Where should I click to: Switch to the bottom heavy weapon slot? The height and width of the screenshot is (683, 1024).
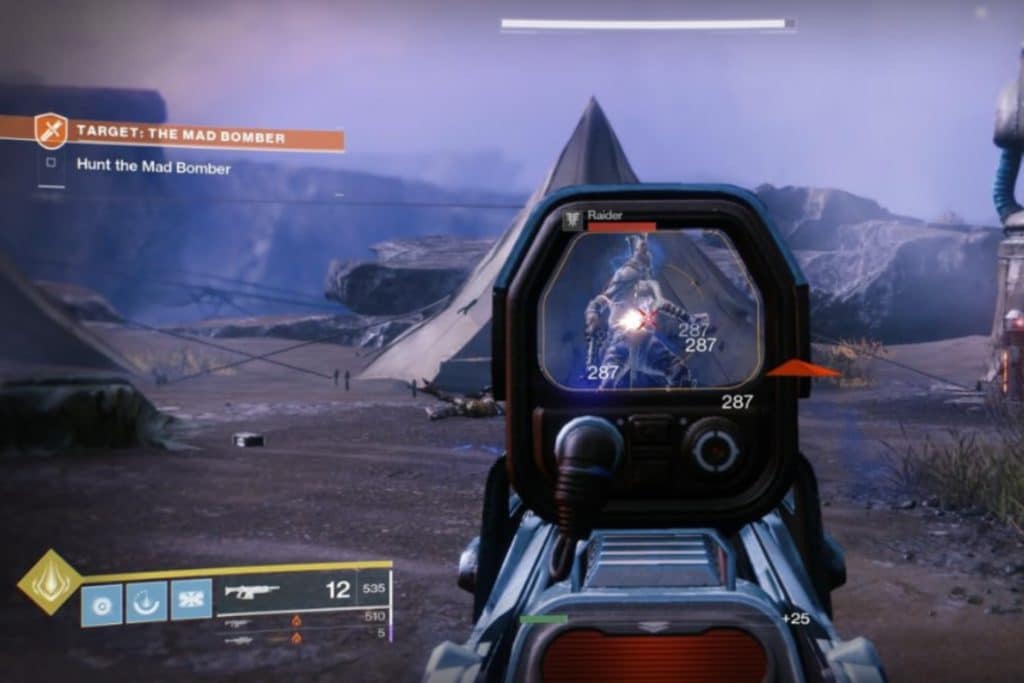(x=240, y=638)
